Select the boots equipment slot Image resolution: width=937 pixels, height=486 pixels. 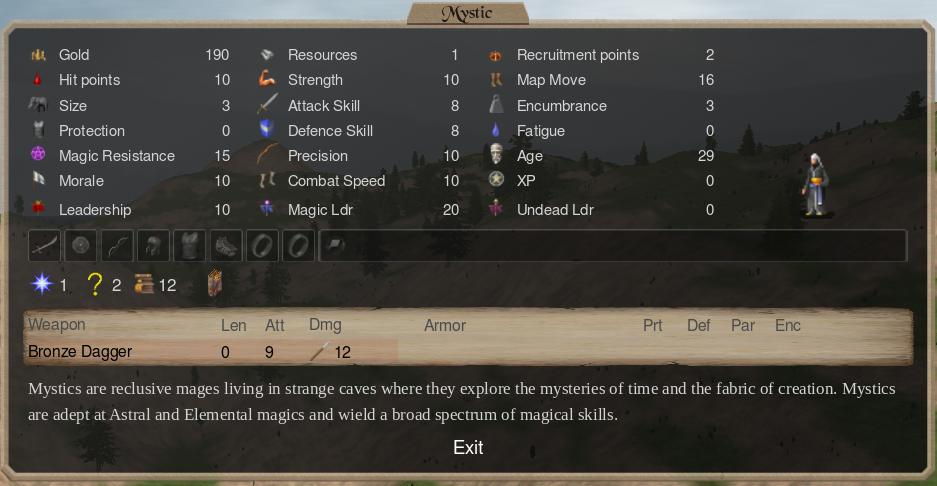tap(226, 246)
